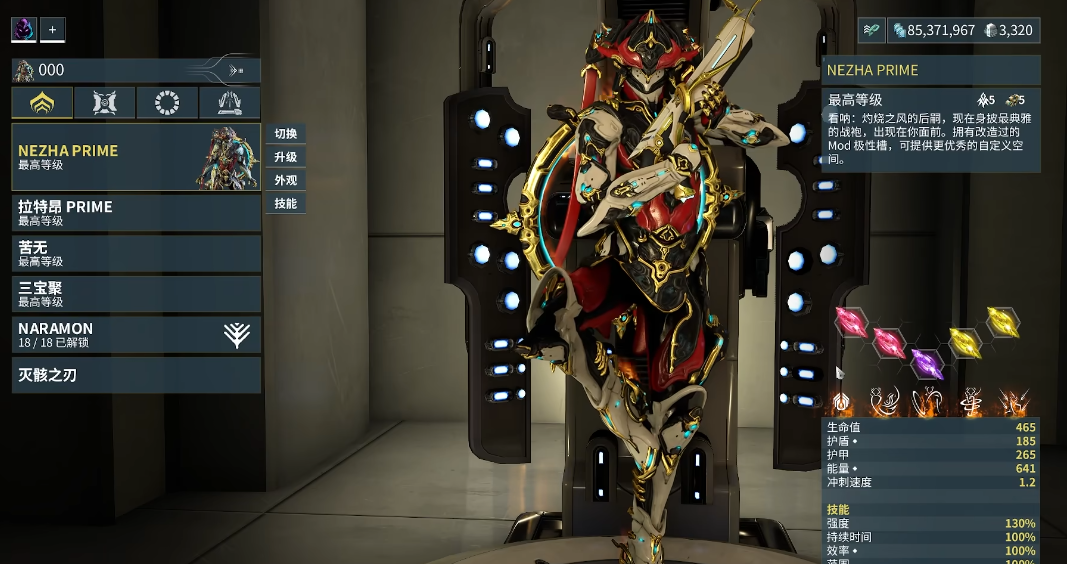Open the platinum balance display
1067x564 pixels.
tap(1008, 31)
